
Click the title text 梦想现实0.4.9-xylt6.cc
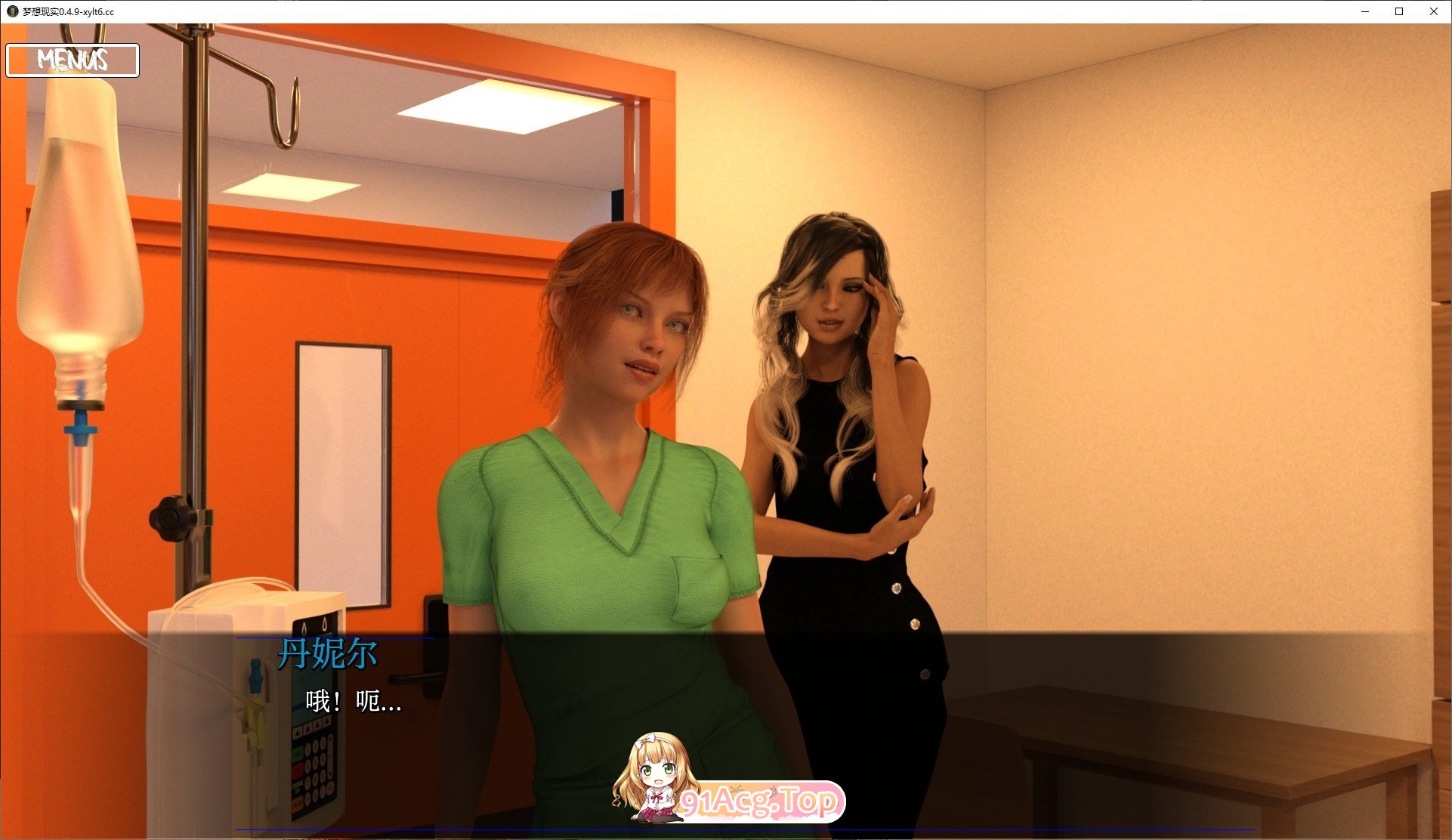[68, 12]
